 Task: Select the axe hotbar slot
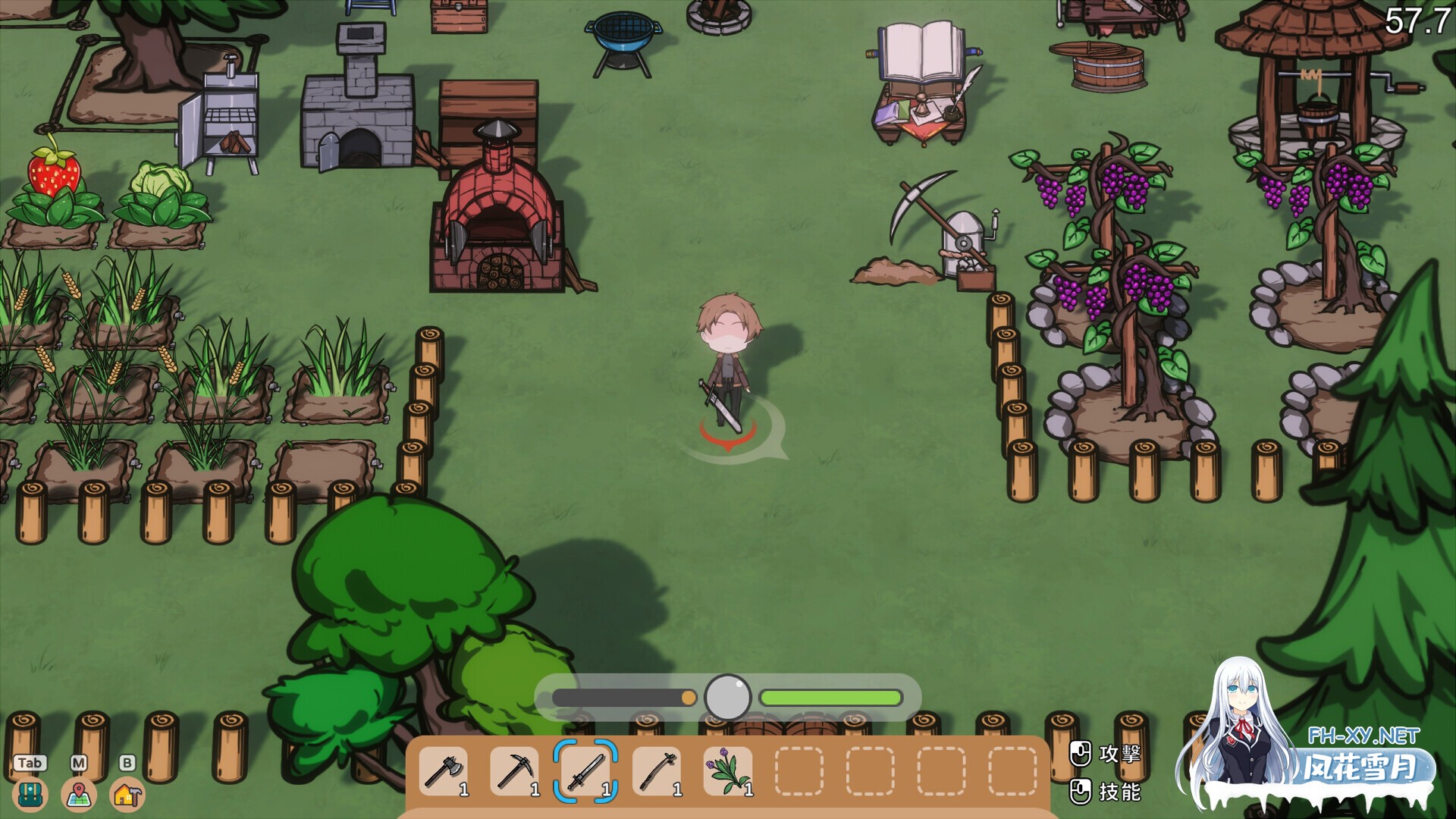pyautogui.click(x=444, y=771)
